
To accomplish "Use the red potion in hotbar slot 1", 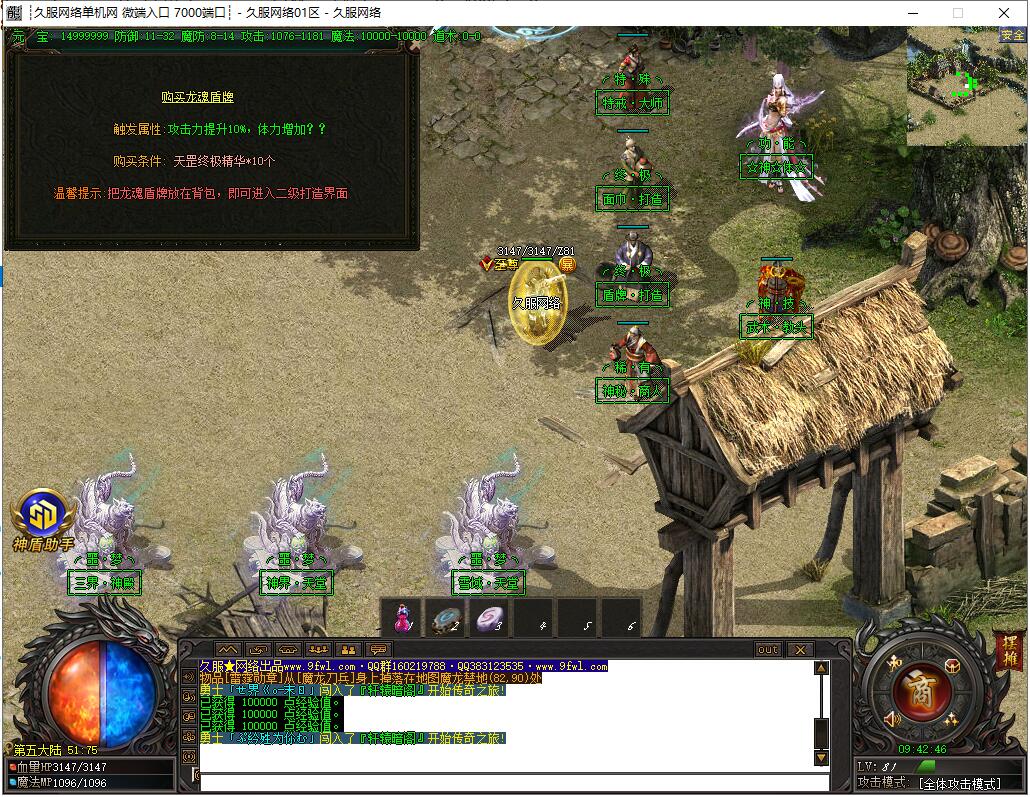I will 402,618.
